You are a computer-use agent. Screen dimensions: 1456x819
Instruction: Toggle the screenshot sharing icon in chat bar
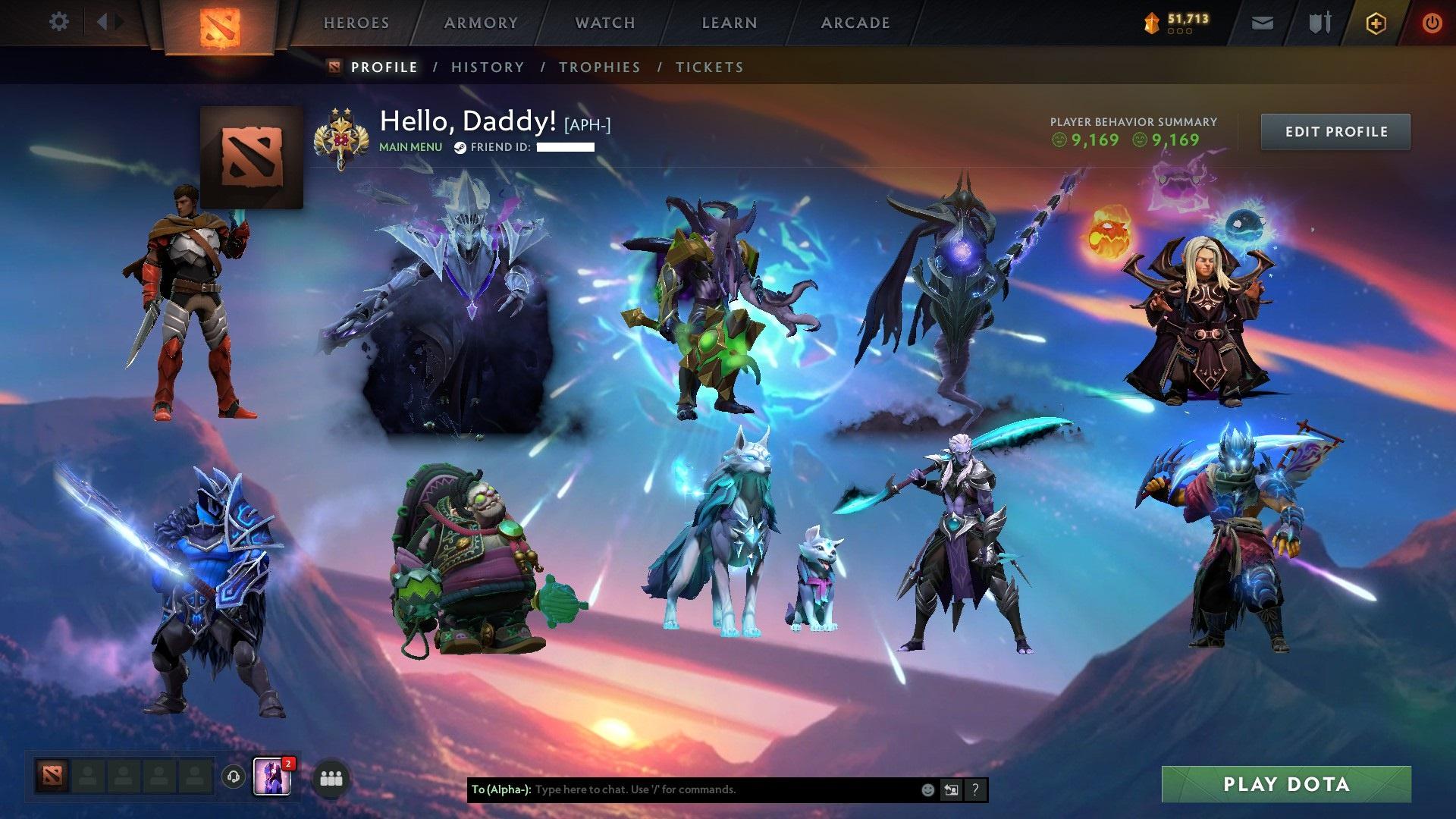click(951, 789)
